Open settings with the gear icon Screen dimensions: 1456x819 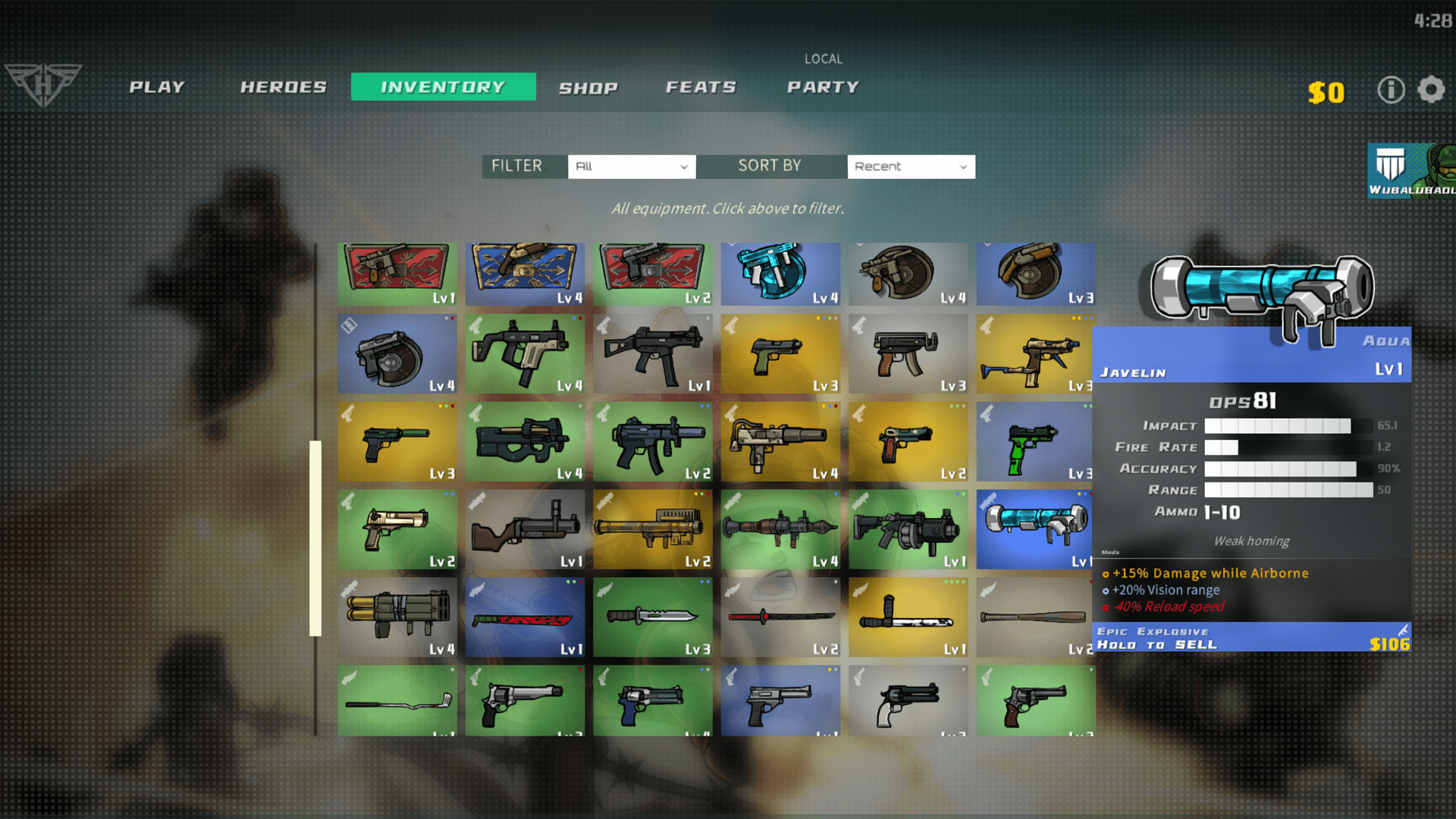pos(1431,90)
